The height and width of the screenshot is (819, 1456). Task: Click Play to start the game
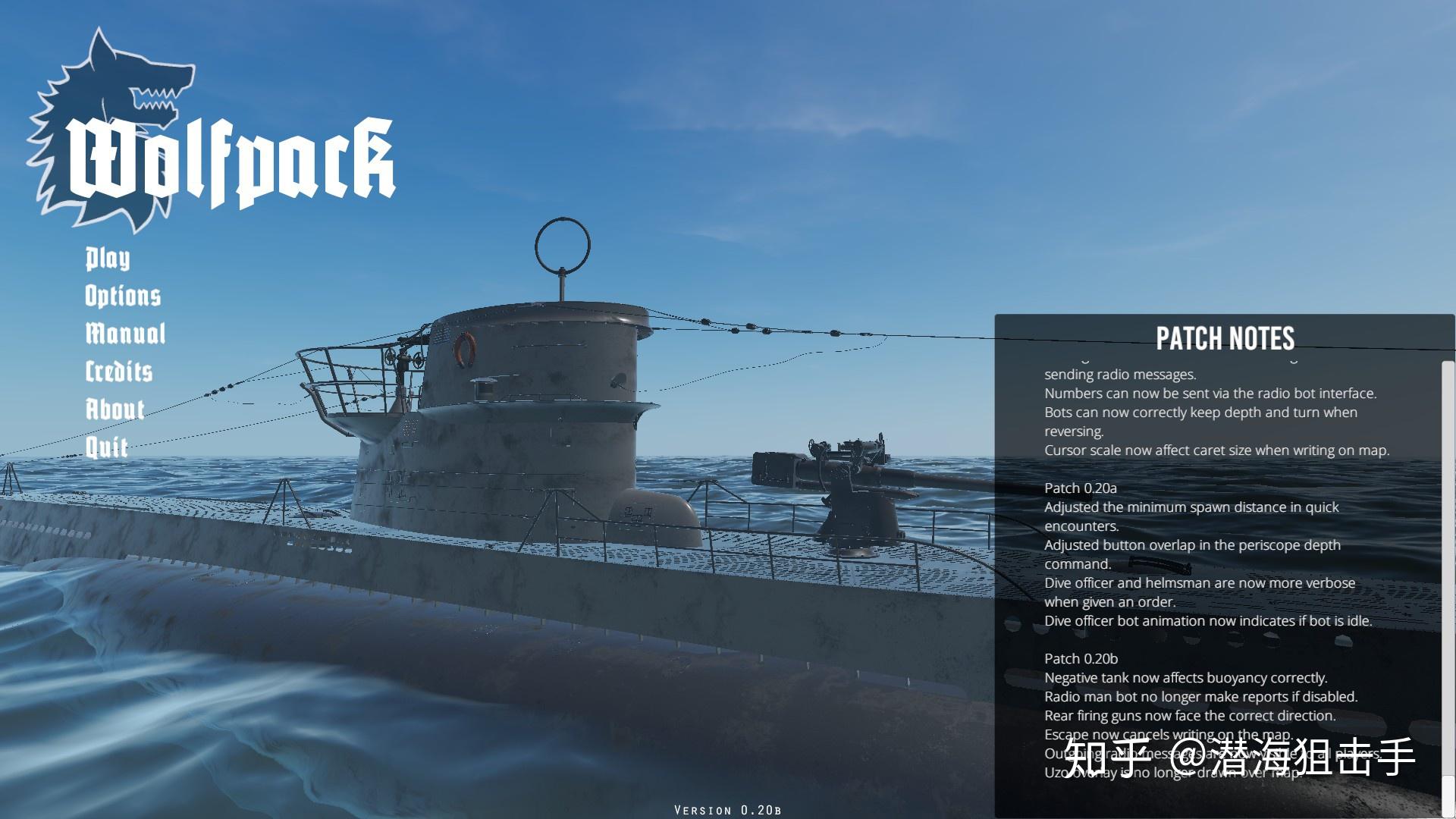click(x=107, y=259)
